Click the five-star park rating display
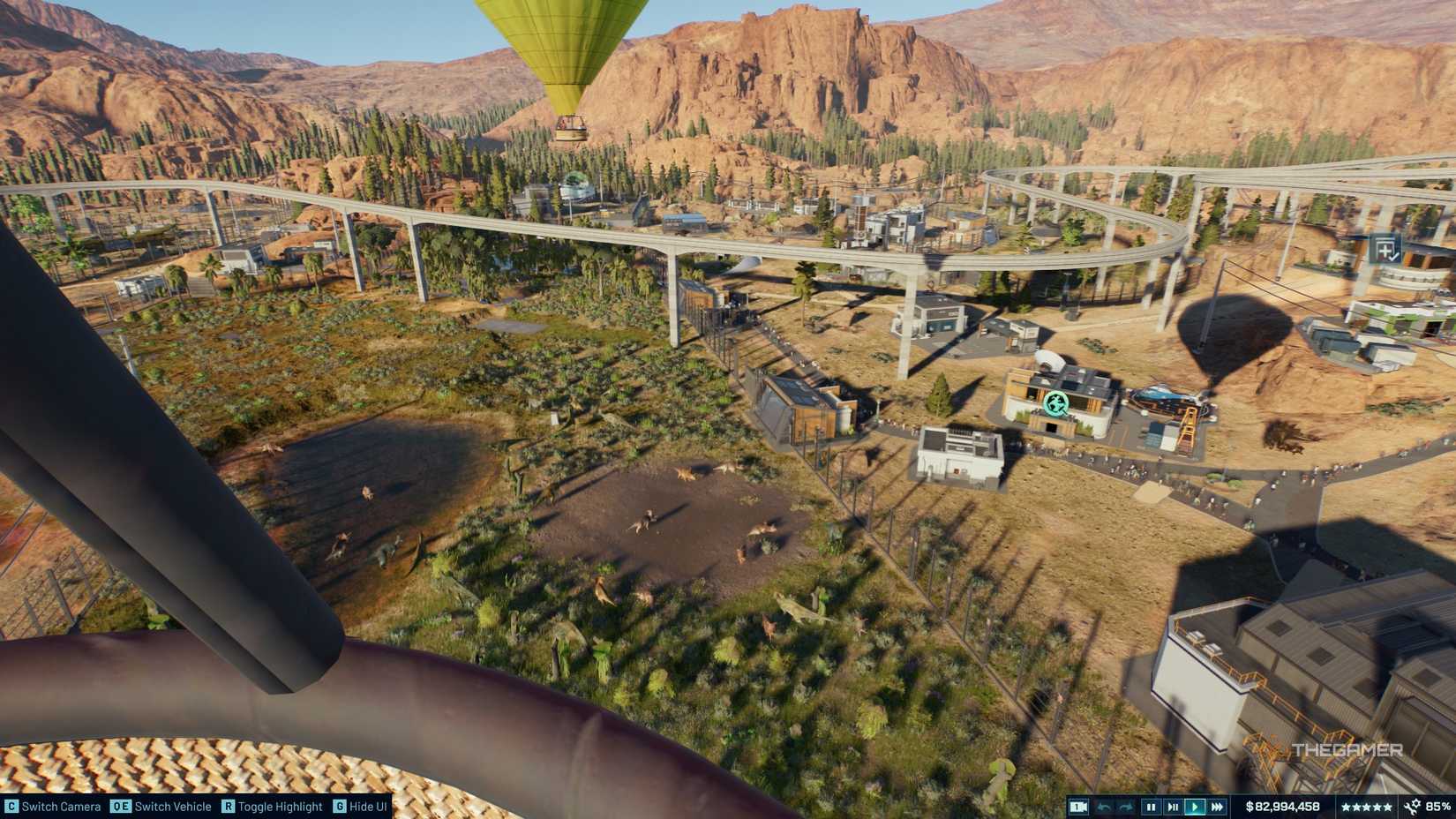The width and height of the screenshot is (1456, 819). 1367,806
